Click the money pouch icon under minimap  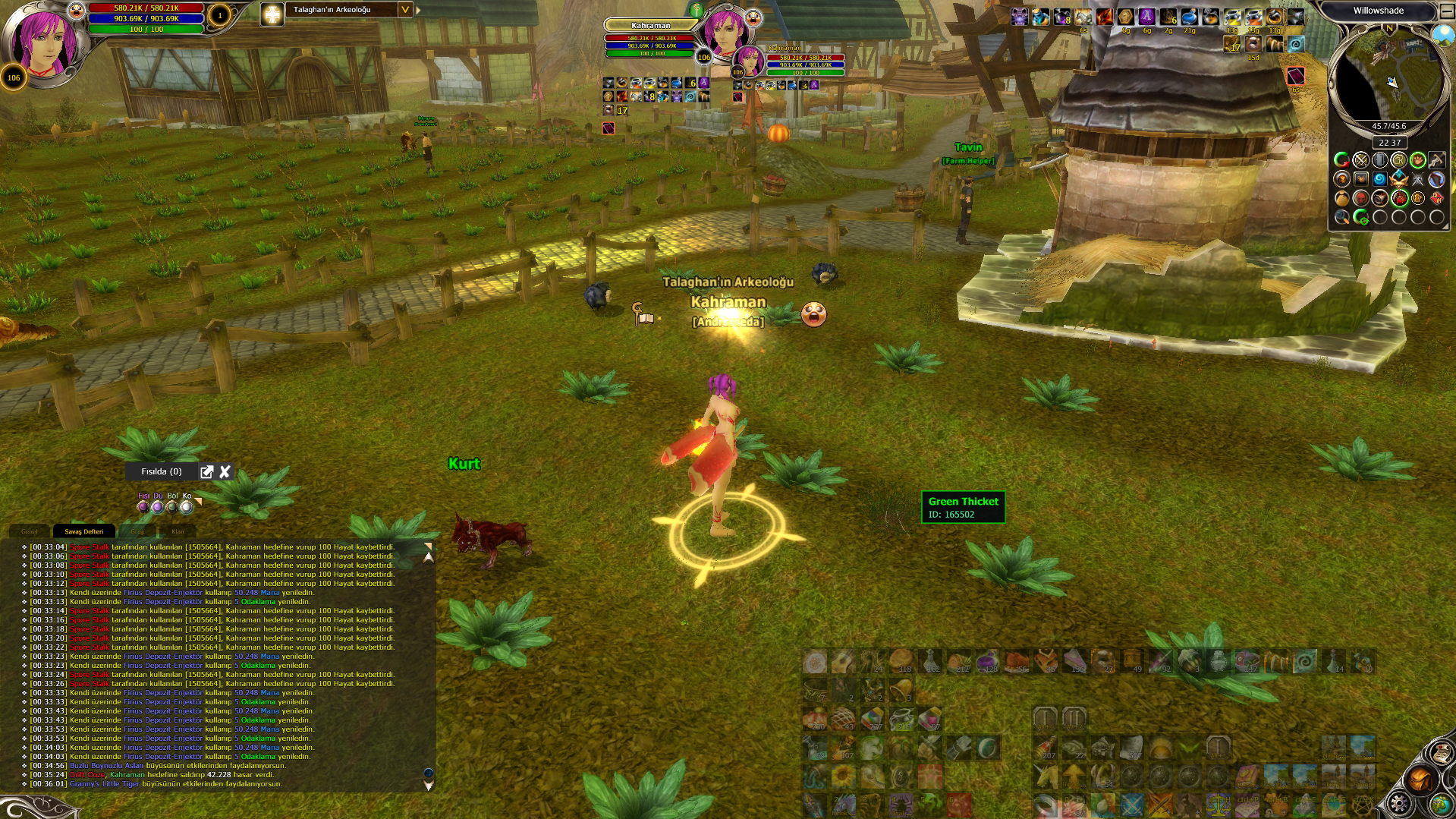pyautogui.click(x=1341, y=198)
